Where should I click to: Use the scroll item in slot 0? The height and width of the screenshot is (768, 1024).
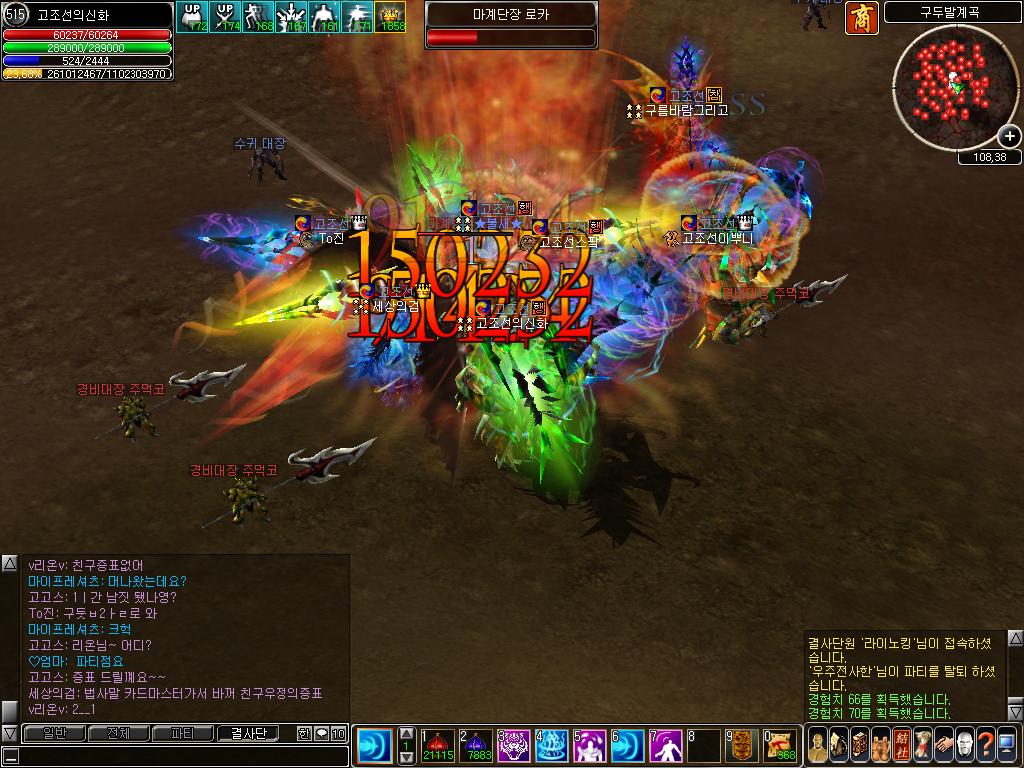pyautogui.click(x=780, y=745)
